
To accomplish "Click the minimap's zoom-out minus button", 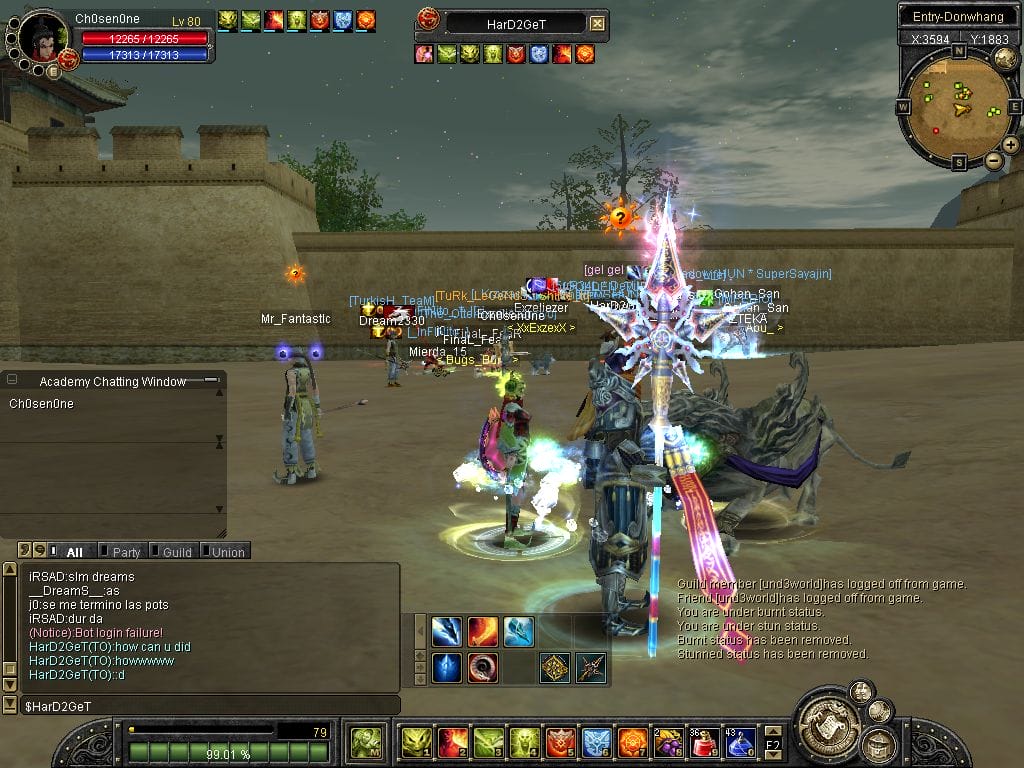I will 993,160.
